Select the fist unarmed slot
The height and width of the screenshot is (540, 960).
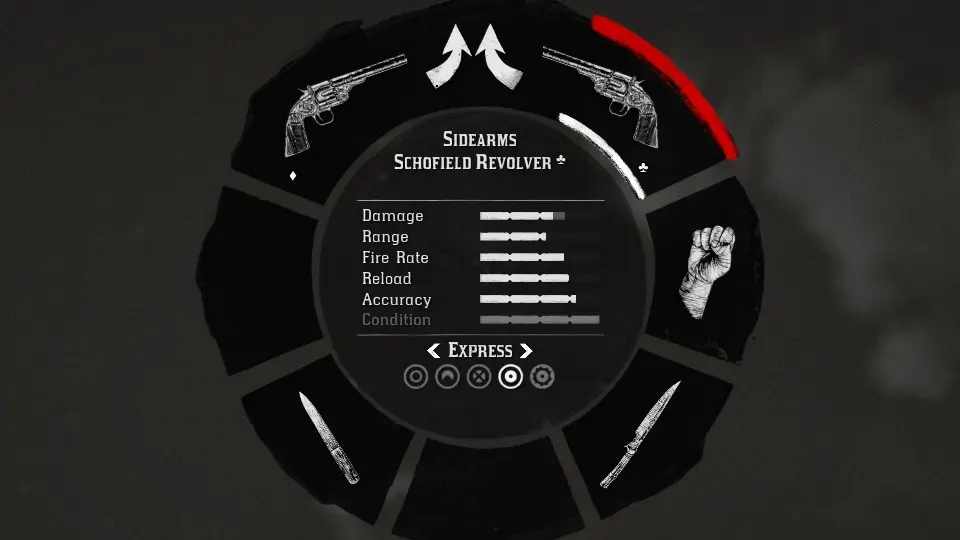coord(708,269)
